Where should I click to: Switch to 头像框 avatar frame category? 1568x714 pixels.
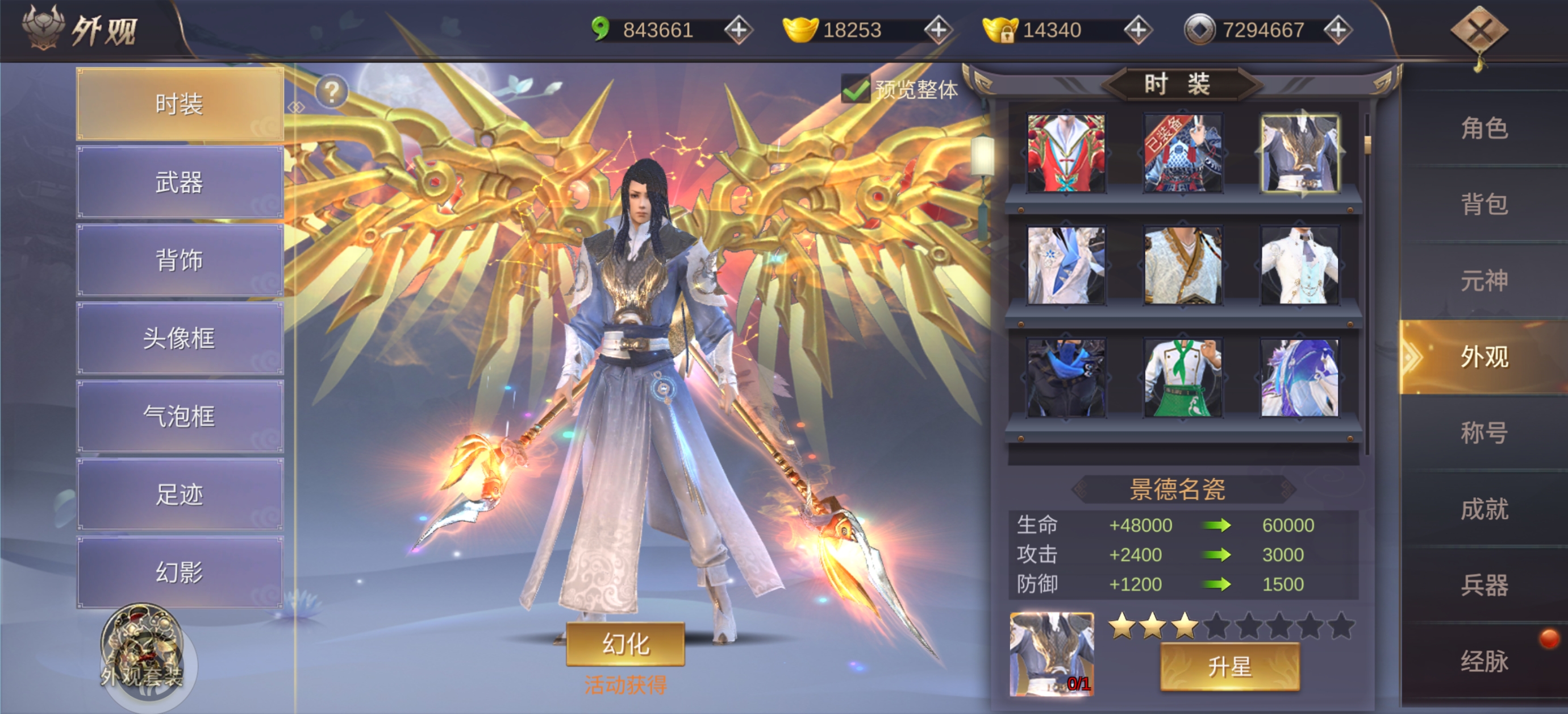pos(180,338)
